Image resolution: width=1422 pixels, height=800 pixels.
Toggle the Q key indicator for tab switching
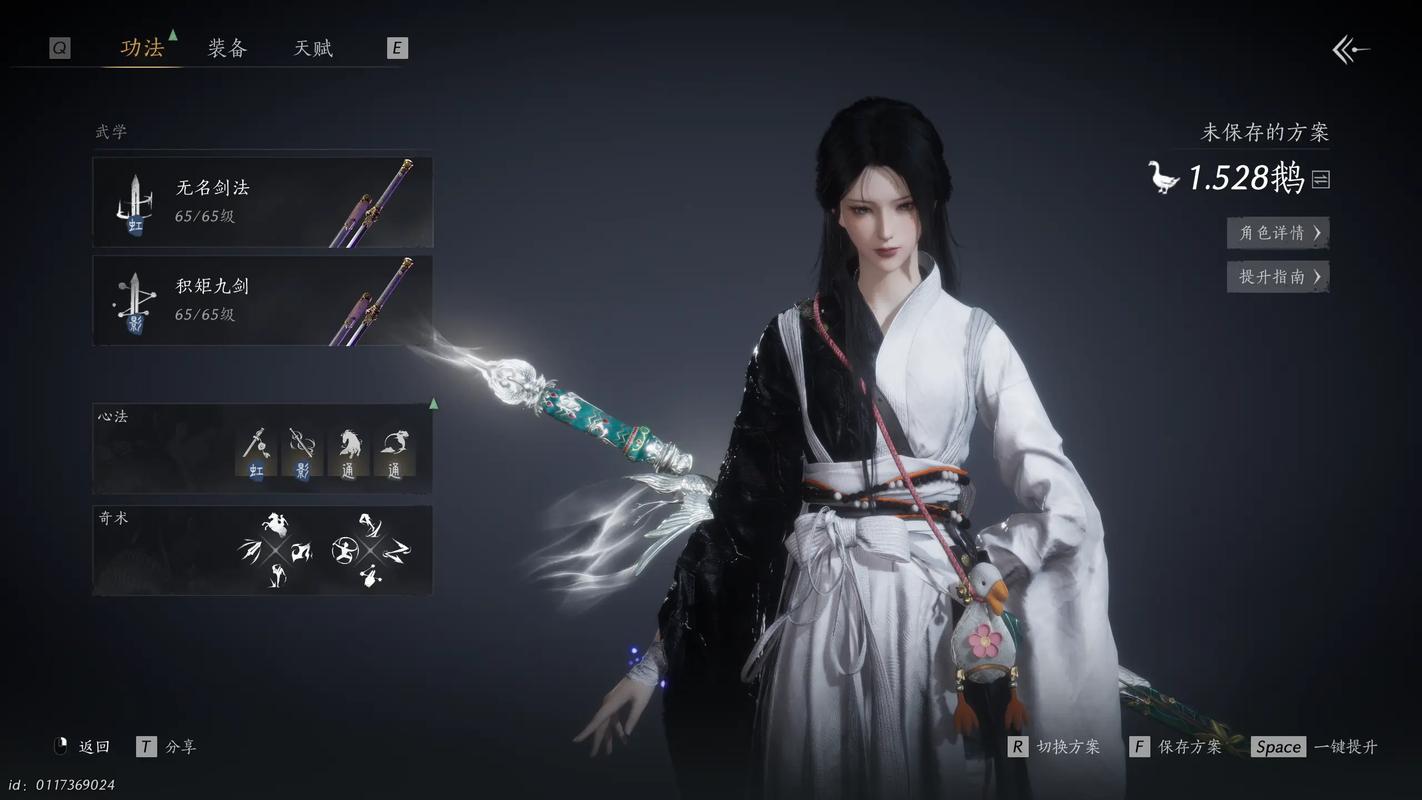pyautogui.click(x=57, y=46)
